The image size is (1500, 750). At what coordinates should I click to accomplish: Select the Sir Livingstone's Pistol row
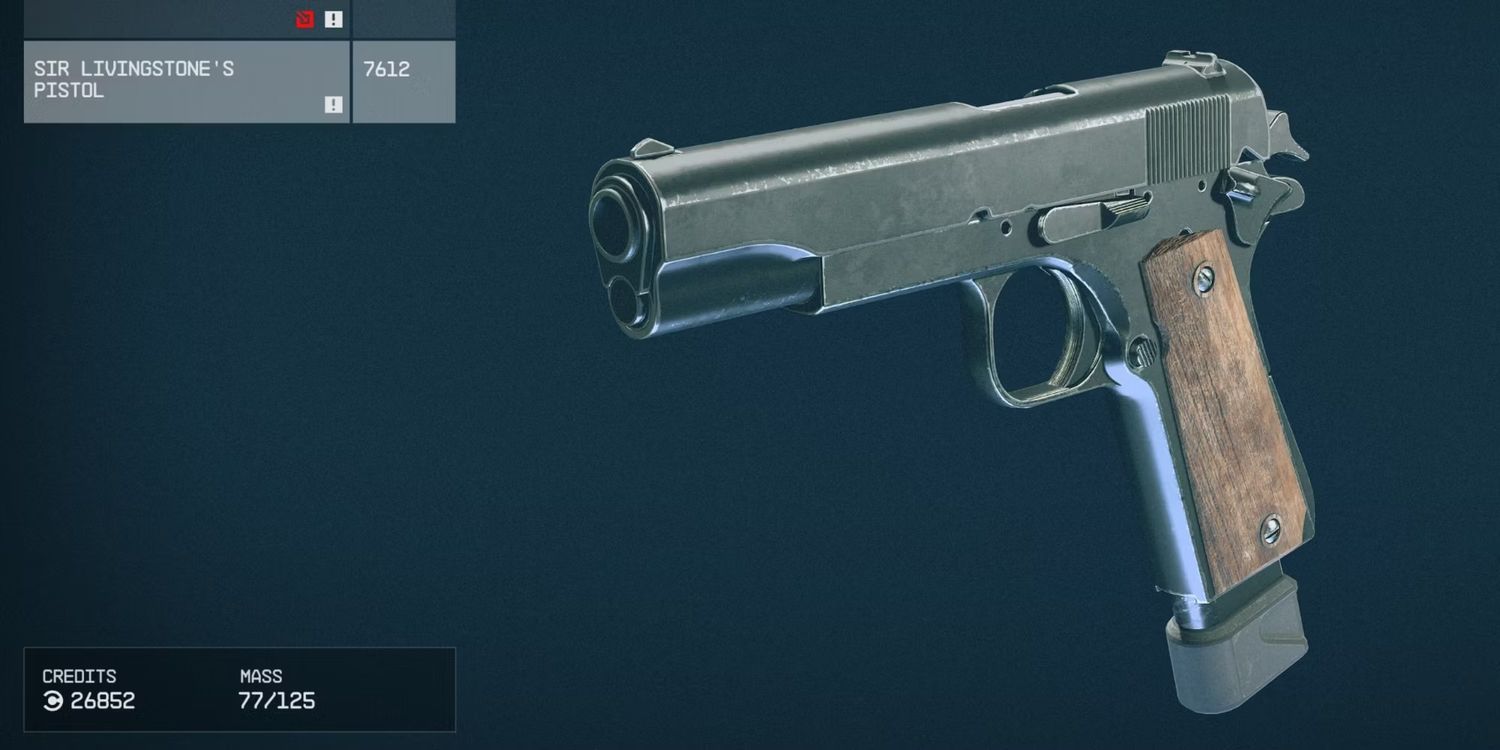pos(187,81)
